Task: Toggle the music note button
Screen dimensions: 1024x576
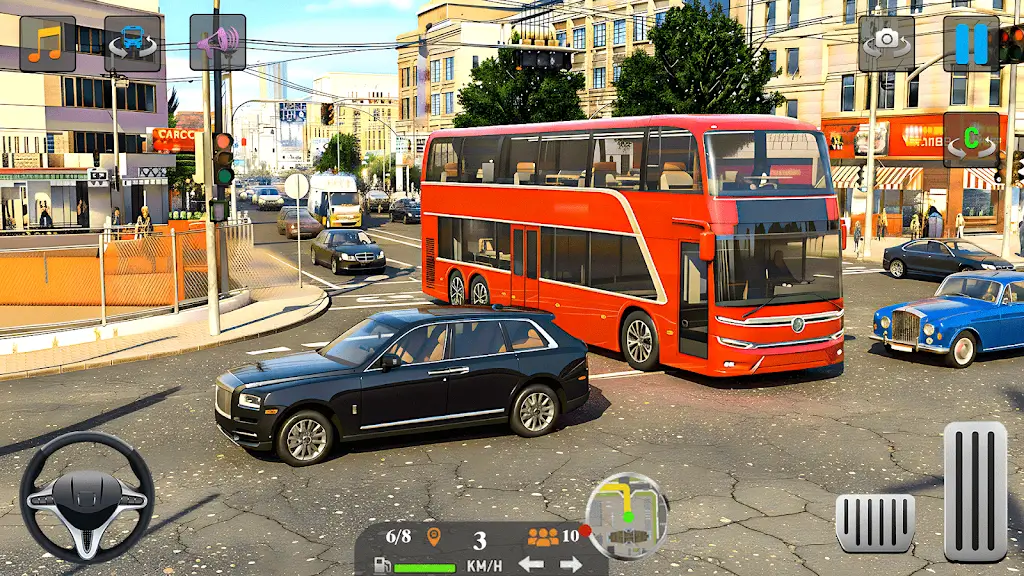Action: click(x=47, y=44)
